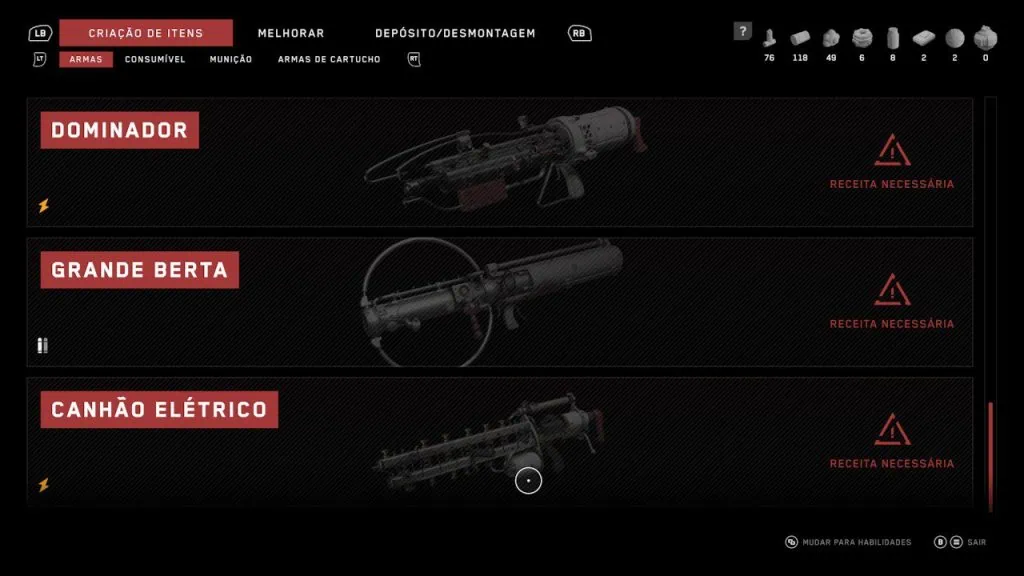The width and height of the screenshot is (1024, 576).
Task: Open the Armas de Cartucho subcategory
Action: pos(329,59)
